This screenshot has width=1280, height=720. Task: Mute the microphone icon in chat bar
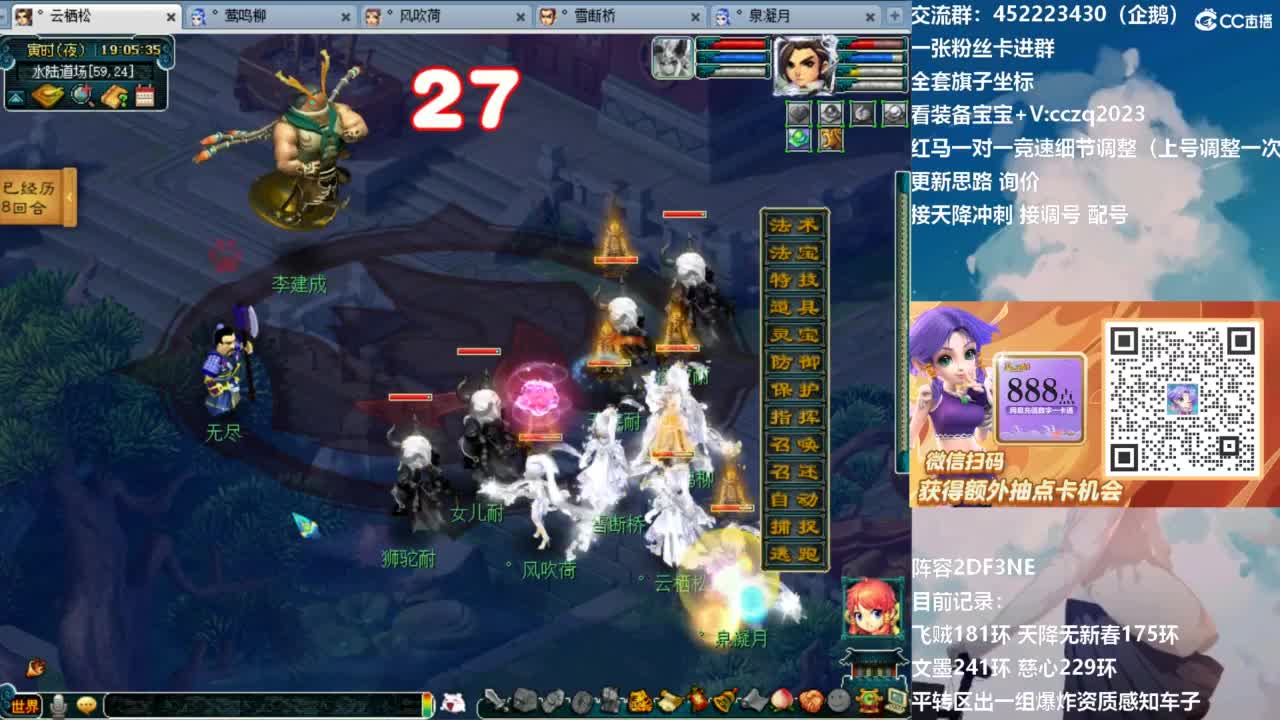coord(58,705)
